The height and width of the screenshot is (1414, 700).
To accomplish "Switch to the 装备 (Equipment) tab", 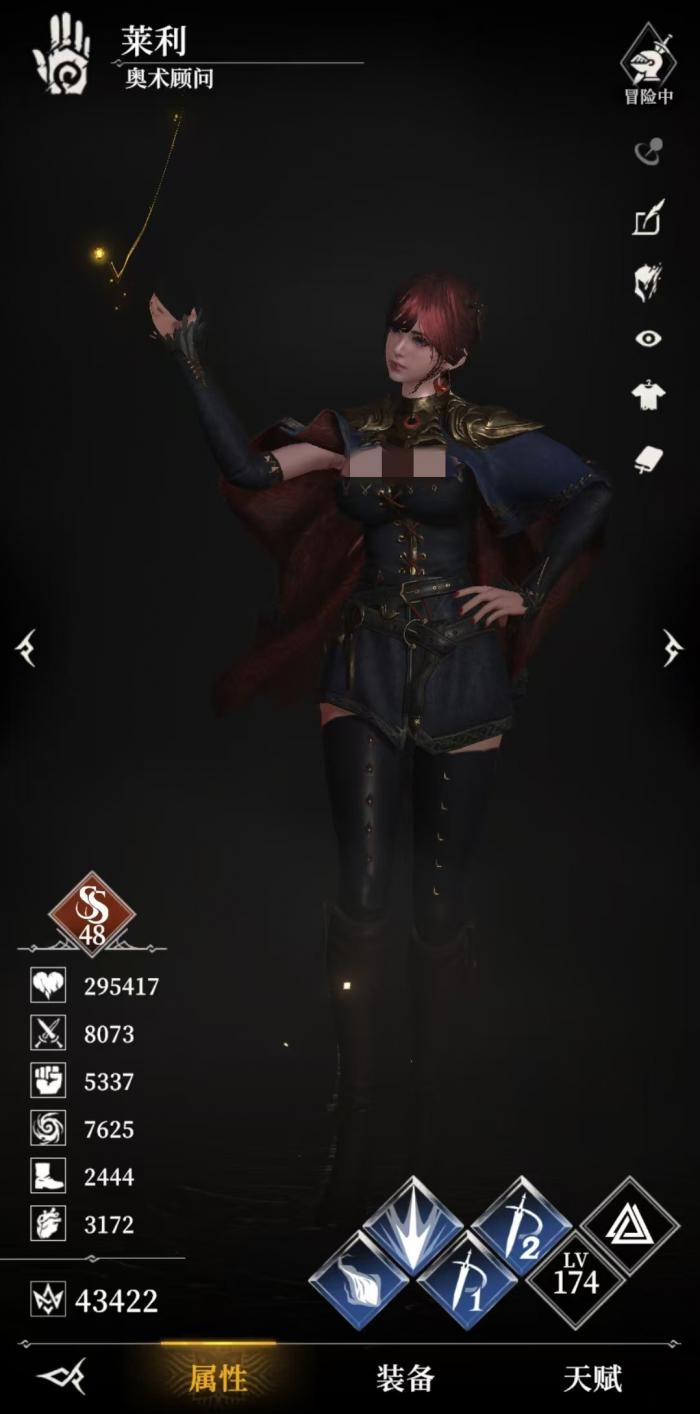I will [x=405, y=1379].
